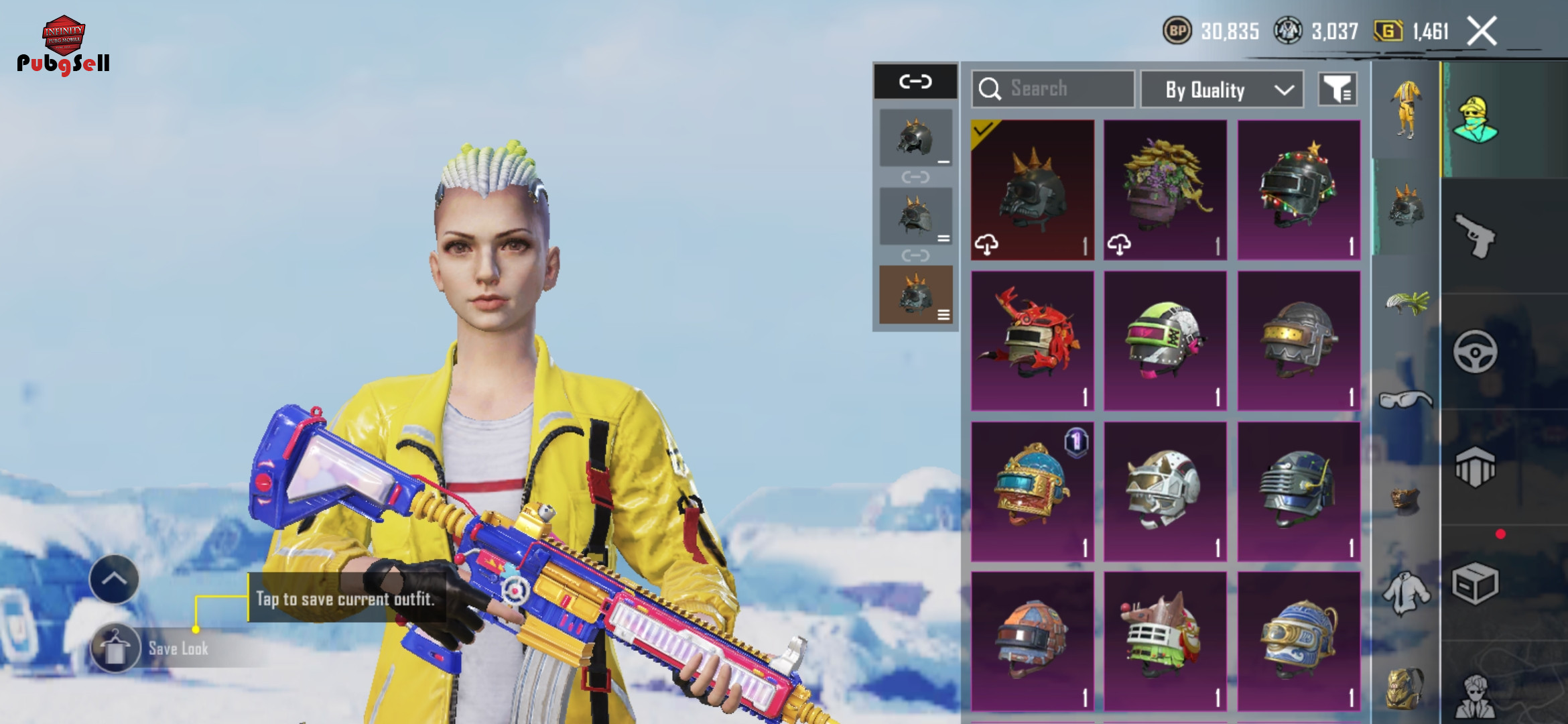Close the inventory with the X button
Image resolution: width=1568 pixels, height=724 pixels.
coord(1482,32)
